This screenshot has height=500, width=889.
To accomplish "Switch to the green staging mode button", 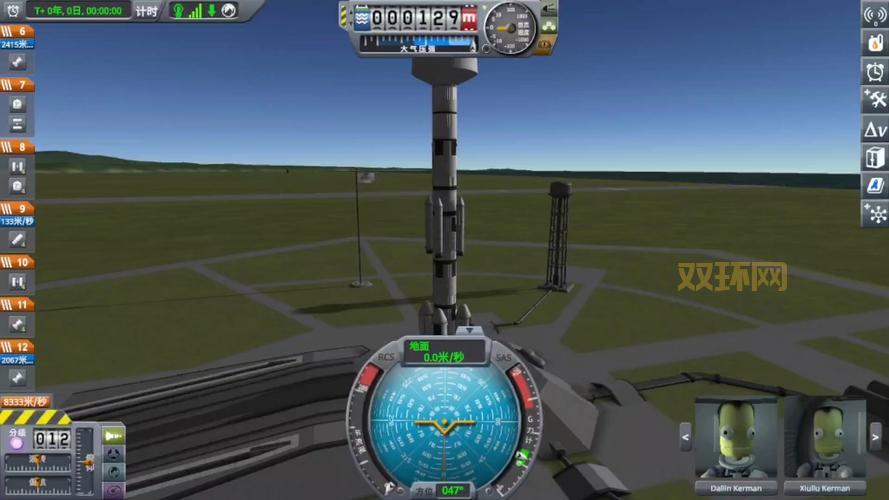I will (113, 435).
